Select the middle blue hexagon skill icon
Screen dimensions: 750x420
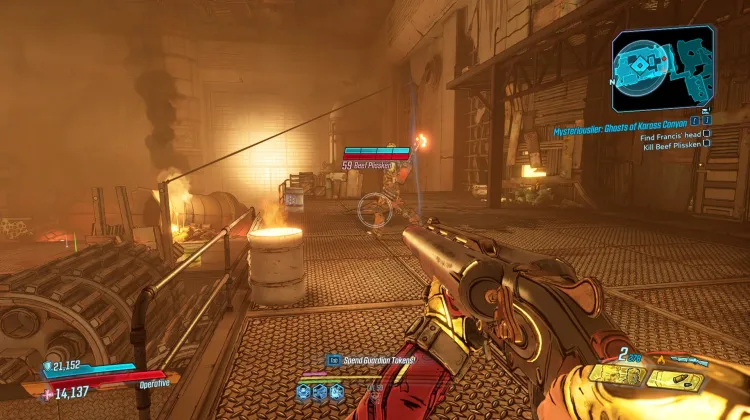[322, 390]
